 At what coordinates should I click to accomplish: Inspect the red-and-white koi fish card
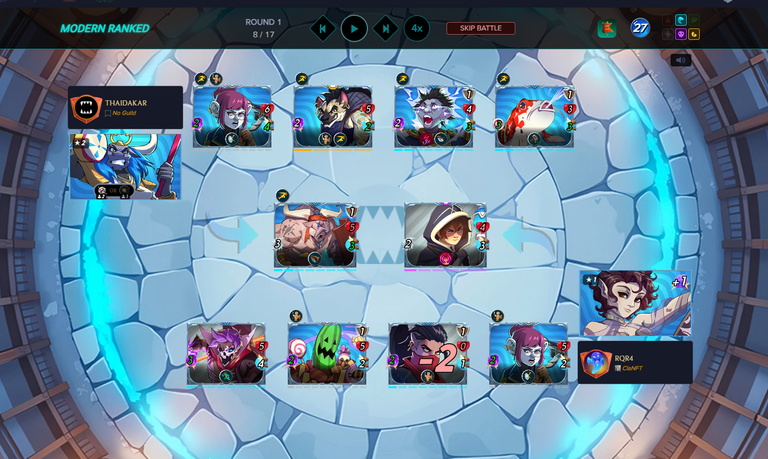click(534, 117)
